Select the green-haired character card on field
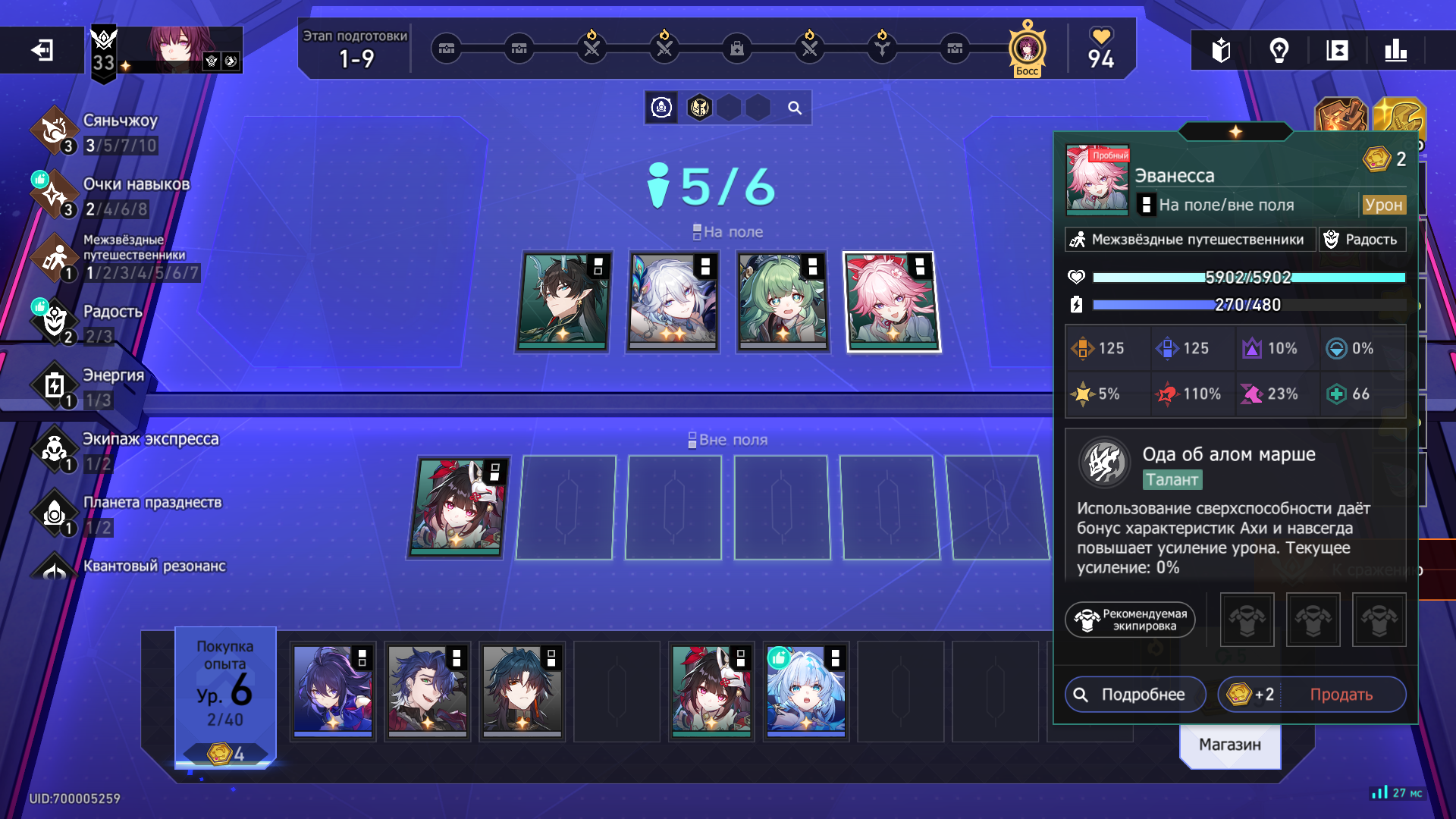This screenshot has width=1456, height=819. click(x=782, y=302)
